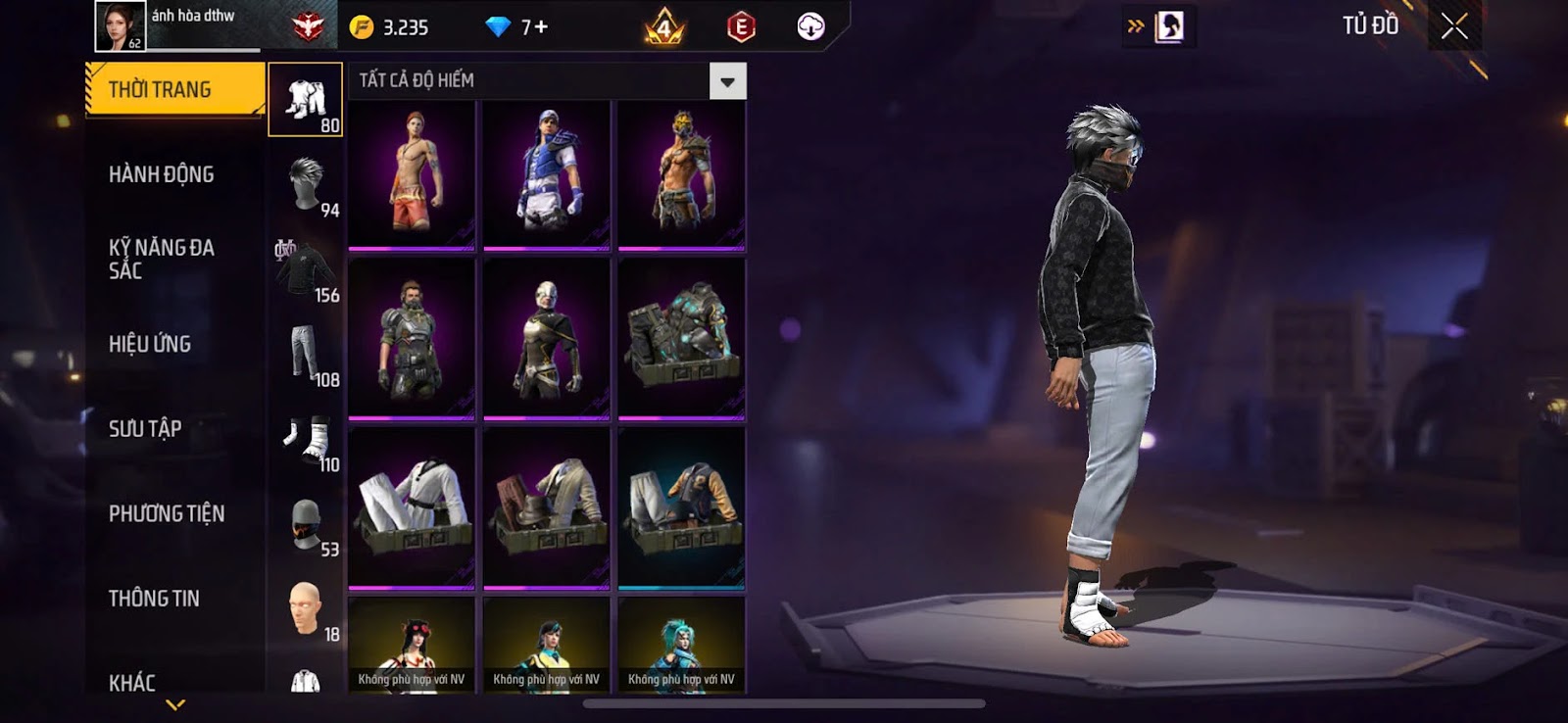Image resolution: width=1568 pixels, height=723 pixels.
Task: Open the Hiệu Ứng category
Action: pyautogui.click(x=150, y=344)
